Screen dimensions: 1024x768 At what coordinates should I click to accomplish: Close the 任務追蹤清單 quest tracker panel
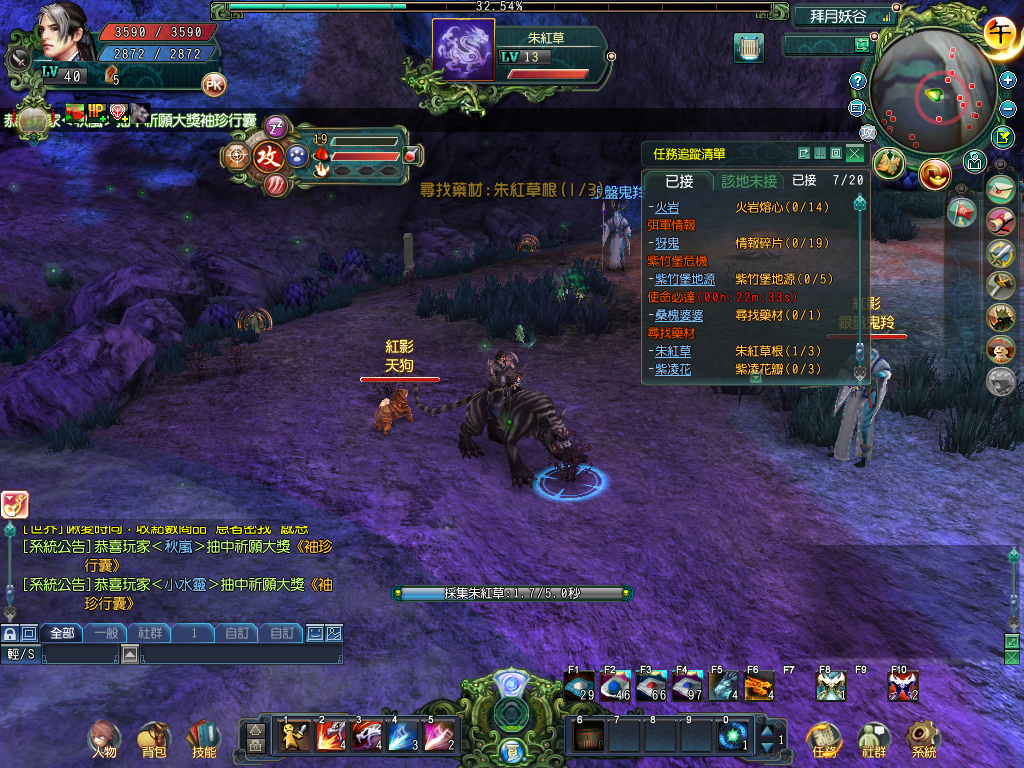pyautogui.click(x=854, y=153)
